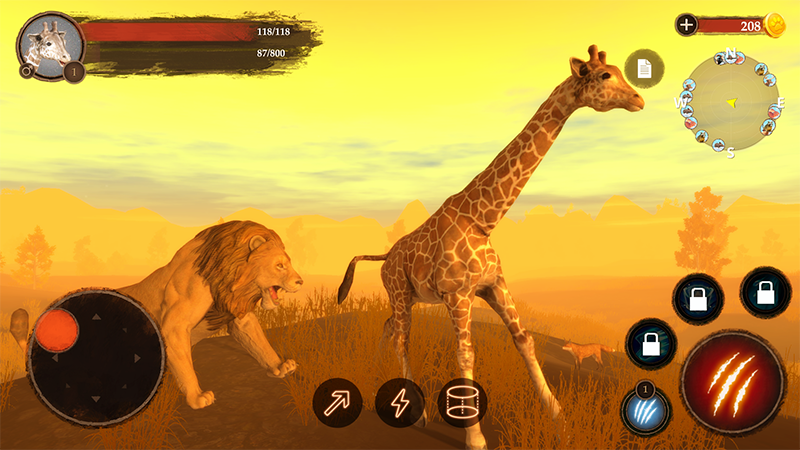Activate the red claw attack button
Screen dimensions: 800x450
[732, 382]
